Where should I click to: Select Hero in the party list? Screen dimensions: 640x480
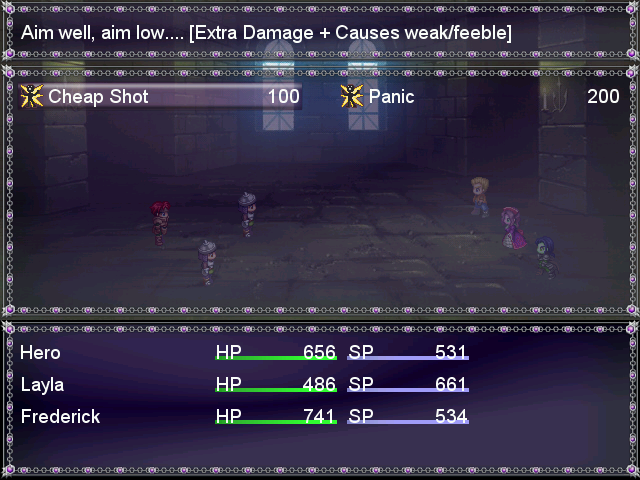(41, 353)
